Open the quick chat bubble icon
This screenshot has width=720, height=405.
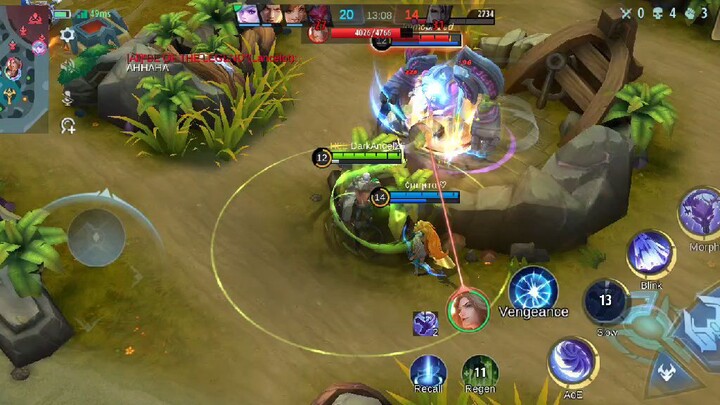tap(67, 126)
